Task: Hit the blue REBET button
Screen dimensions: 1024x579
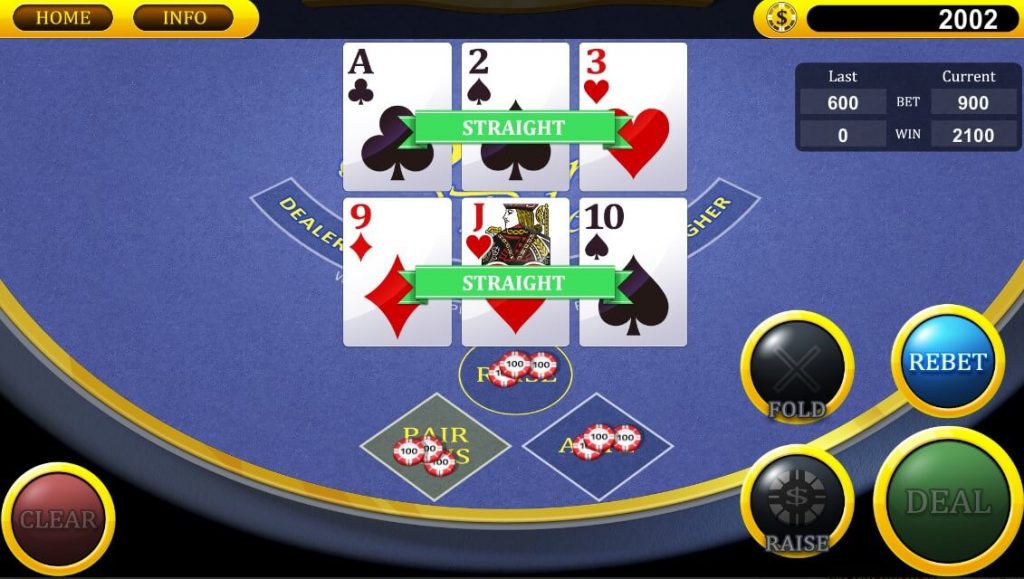Action: click(946, 361)
